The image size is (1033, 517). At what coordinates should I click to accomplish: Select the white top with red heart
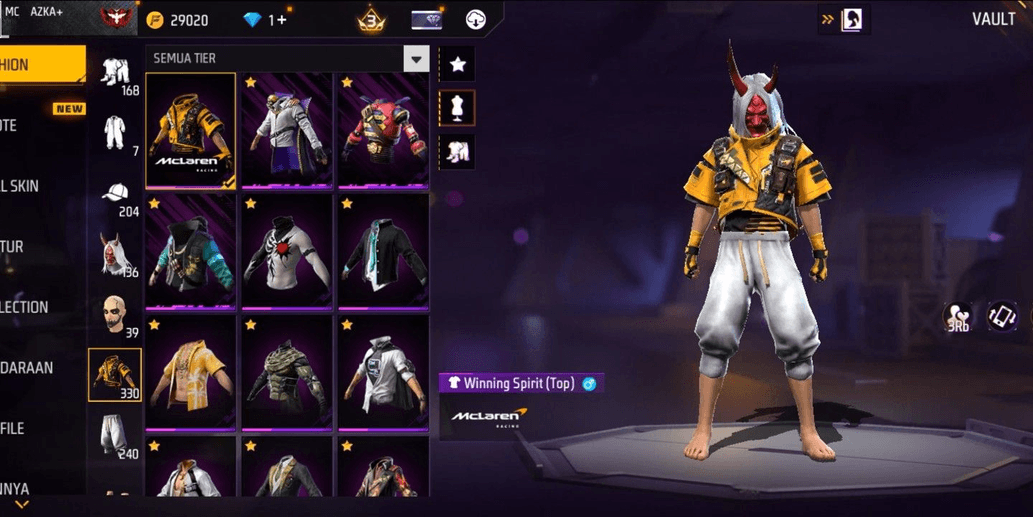[286, 252]
